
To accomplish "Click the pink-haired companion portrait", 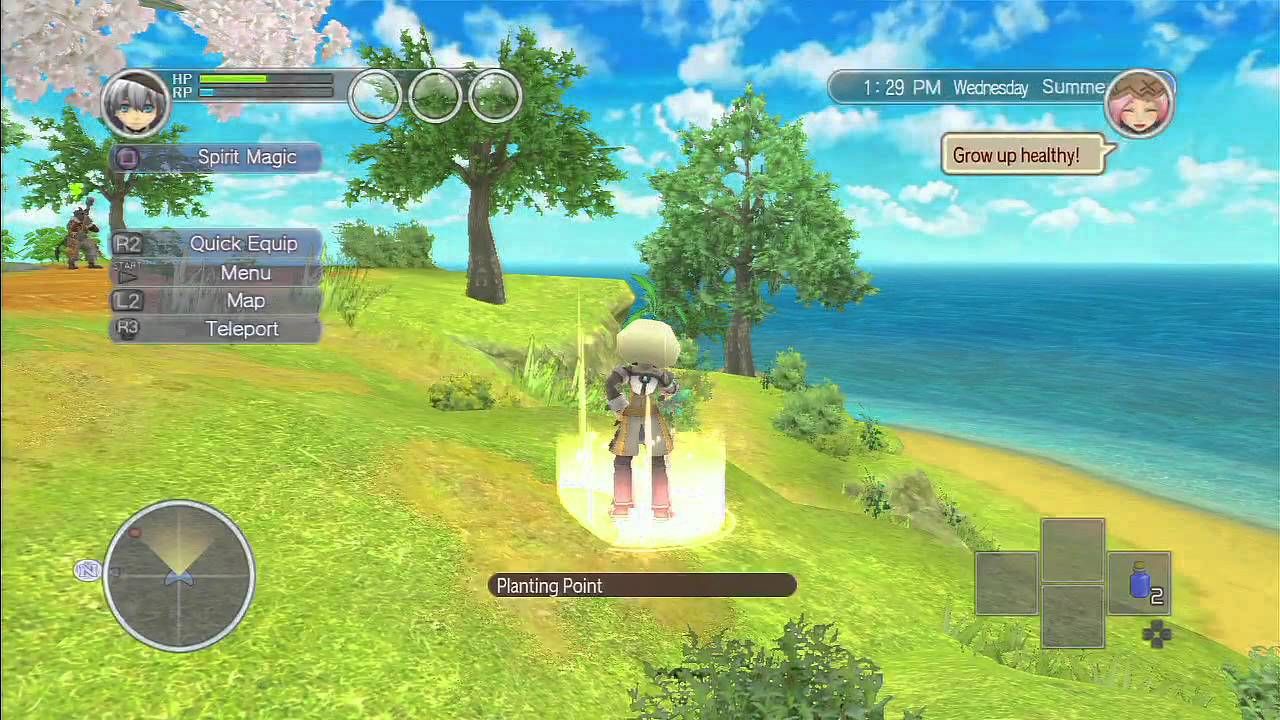I will pos(1139,104).
